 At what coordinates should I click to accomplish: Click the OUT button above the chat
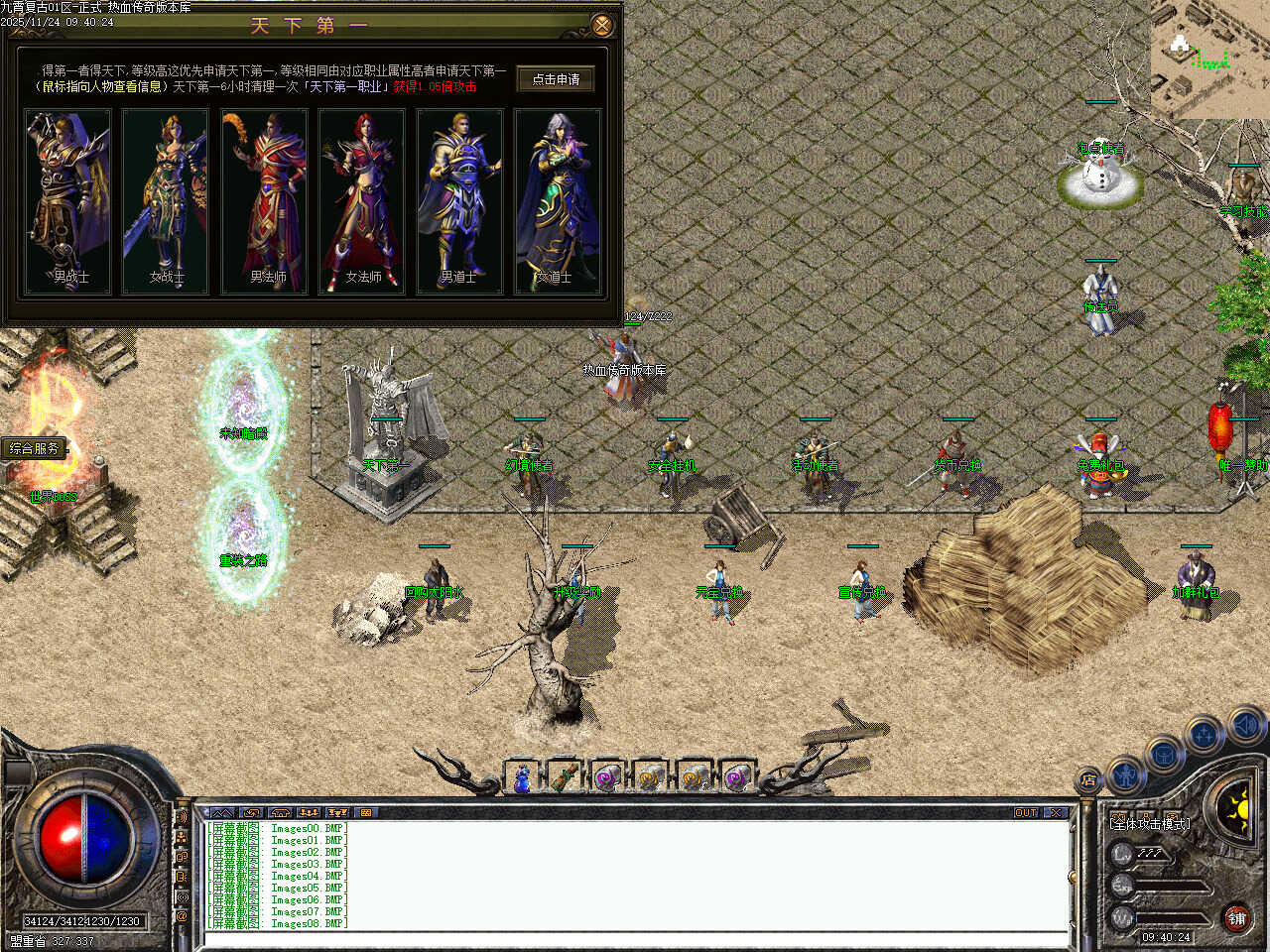(x=1026, y=812)
